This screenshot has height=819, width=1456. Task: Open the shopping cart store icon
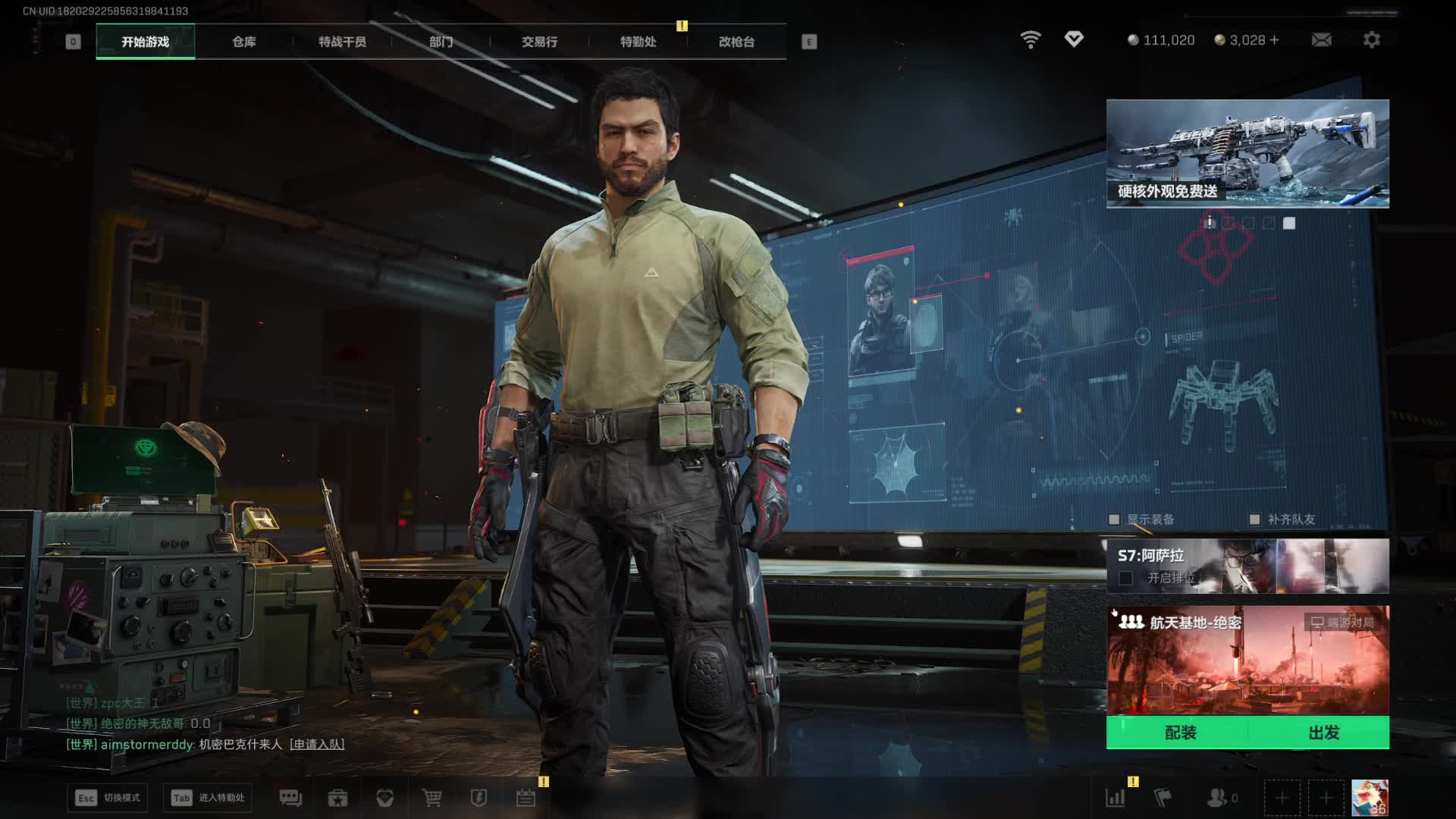[431, 798]
